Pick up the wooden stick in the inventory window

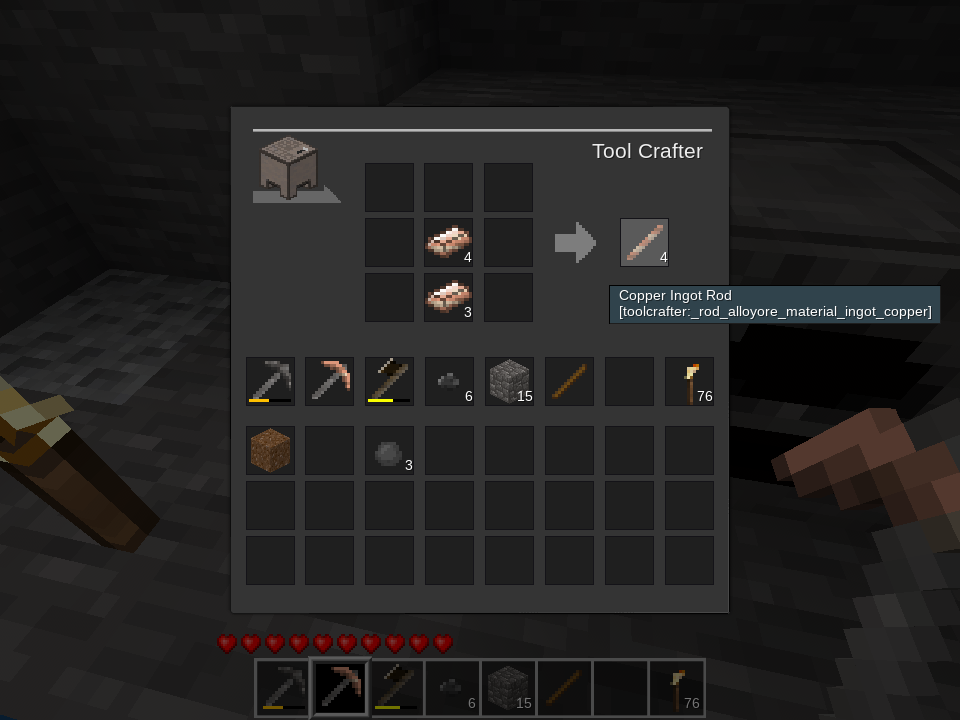[x=569, y=381]
